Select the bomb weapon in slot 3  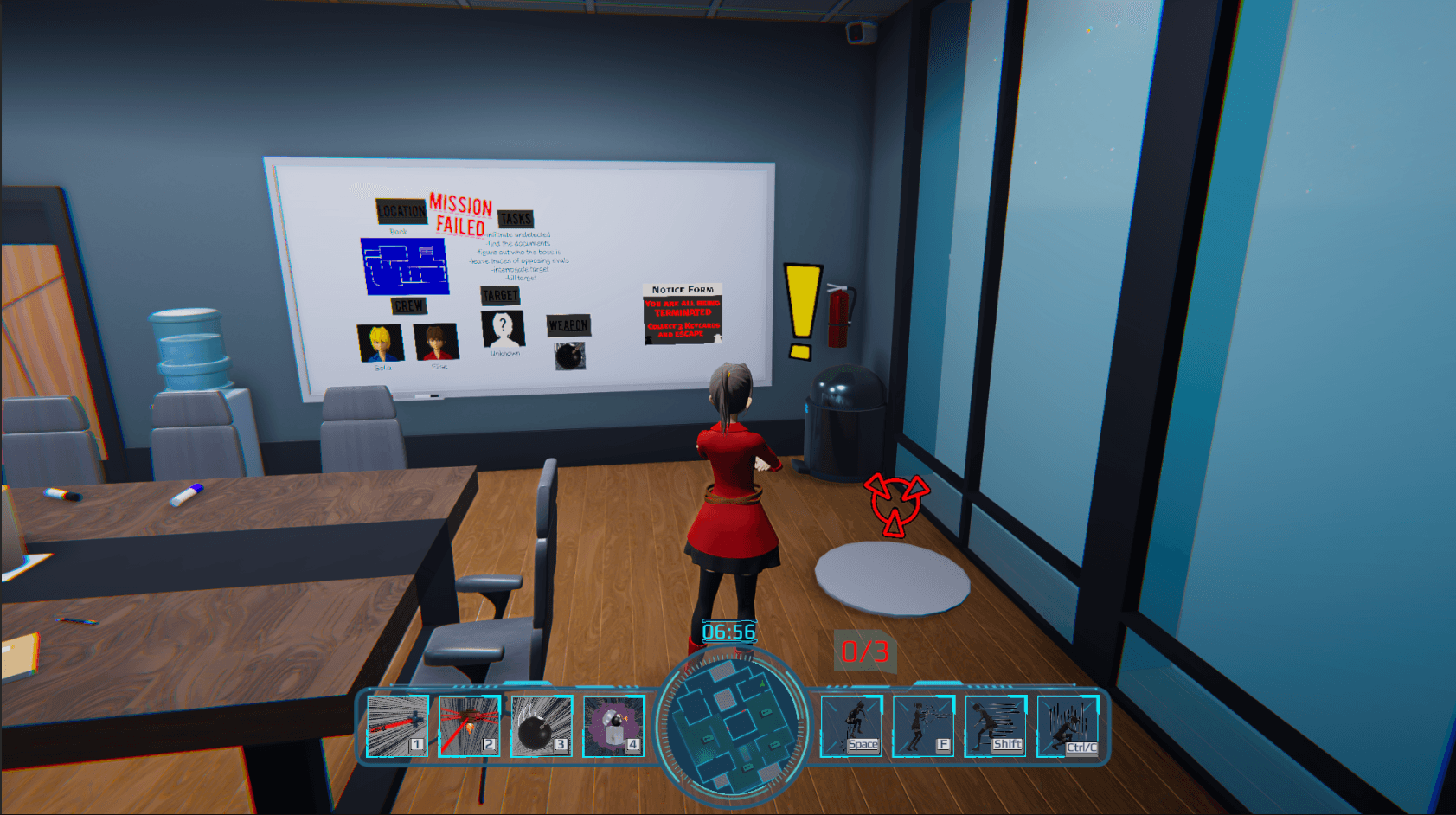pyautogui.click(x=540, y=723)
